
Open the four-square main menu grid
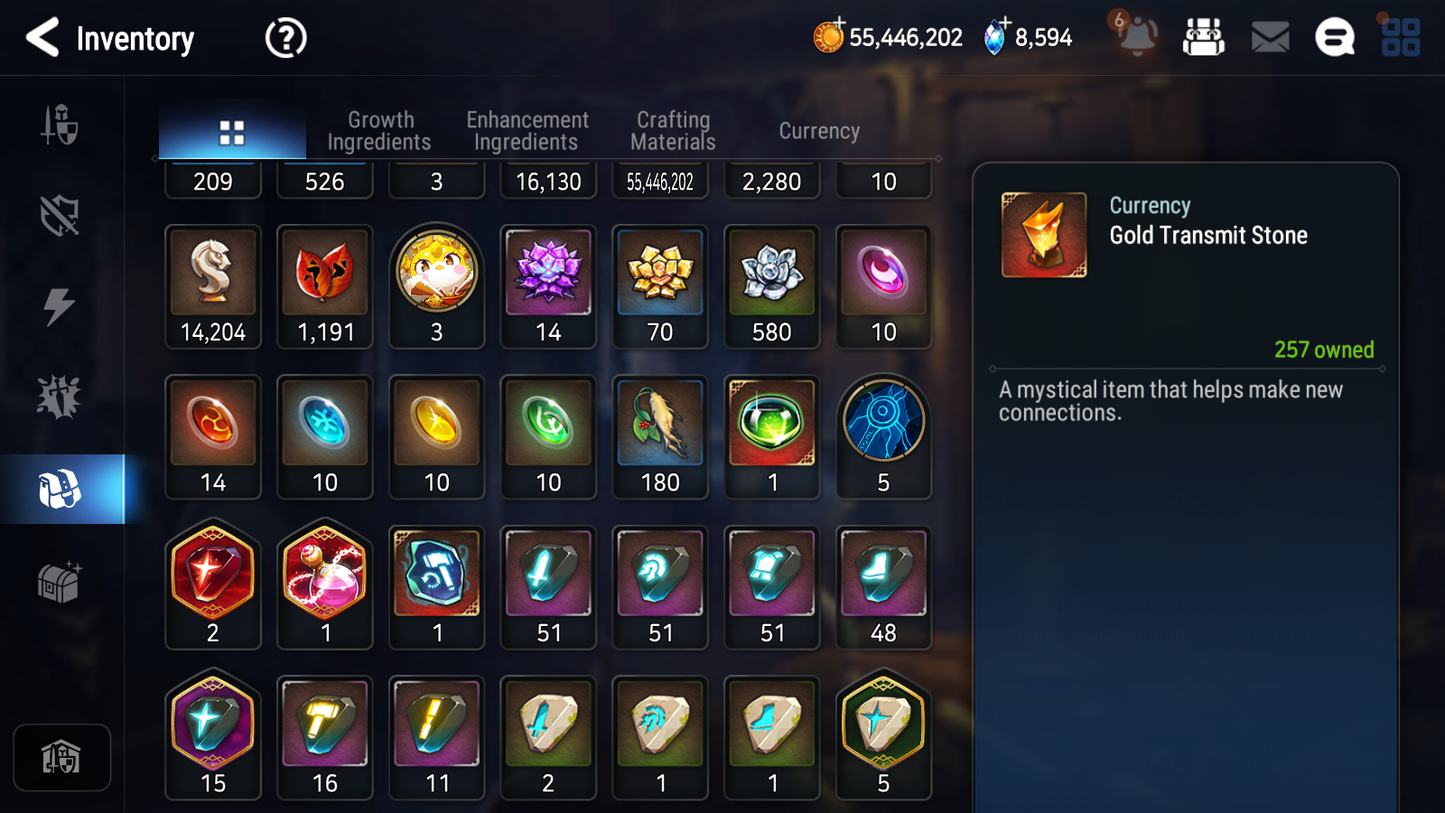tap(1400, 38)
